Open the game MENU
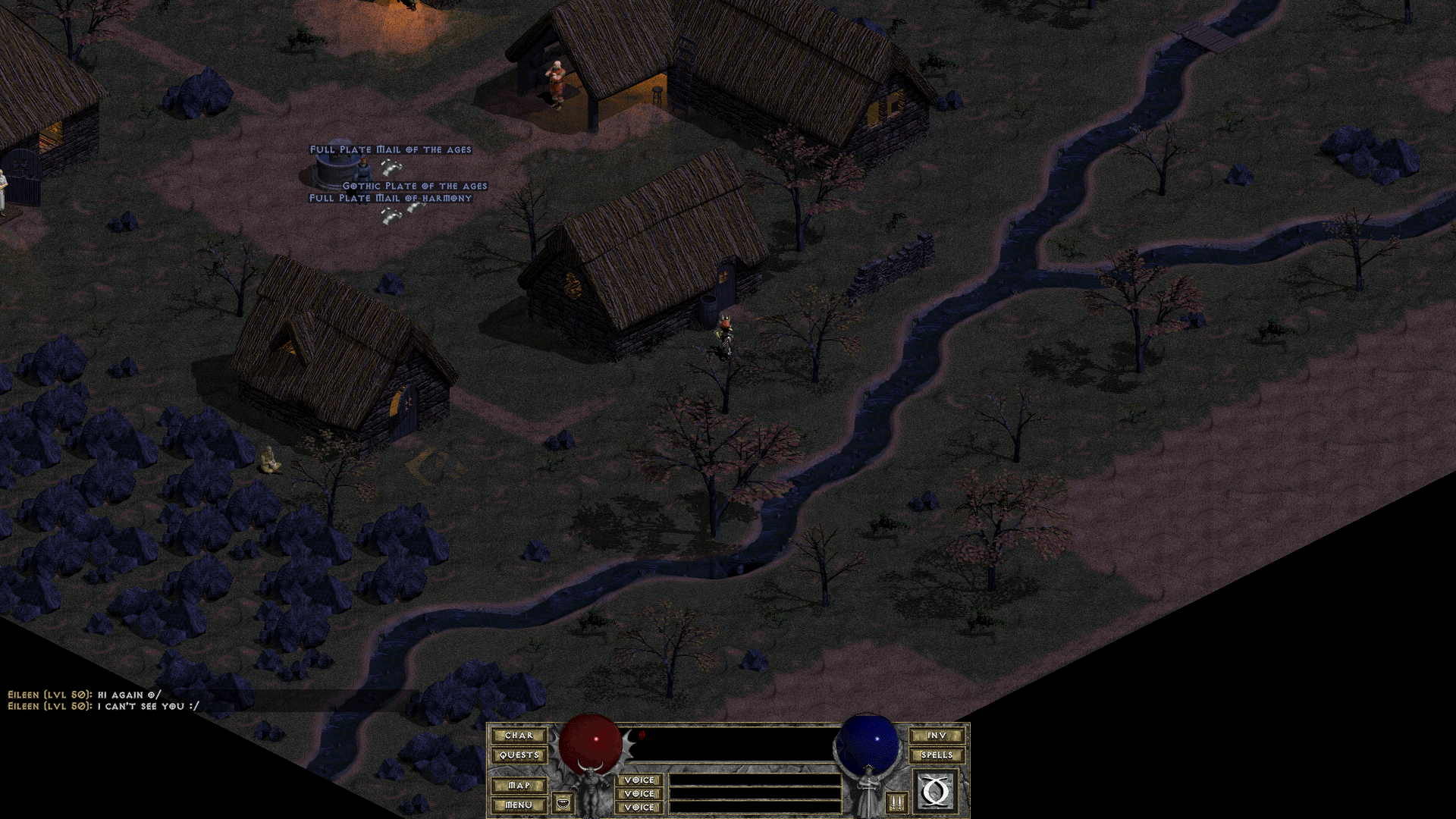 coord(519,805)
